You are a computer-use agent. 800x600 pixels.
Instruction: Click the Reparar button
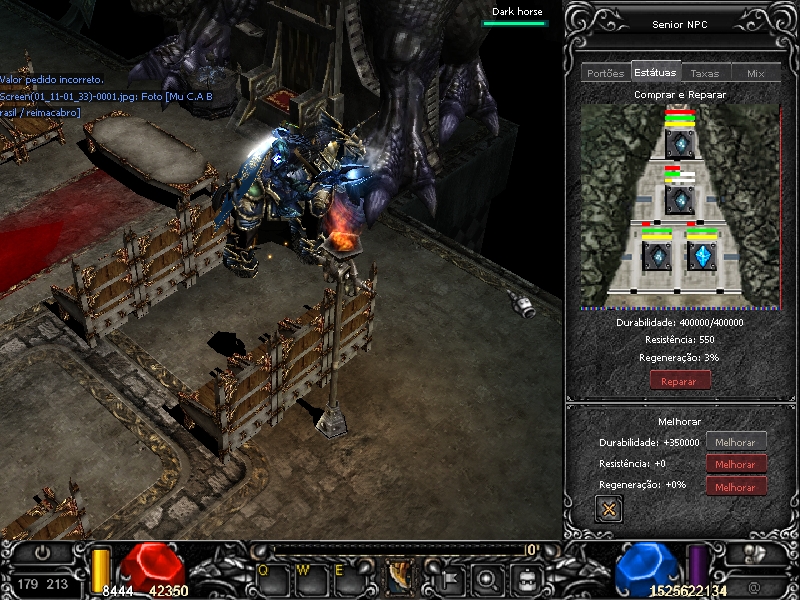coord(680,380)
